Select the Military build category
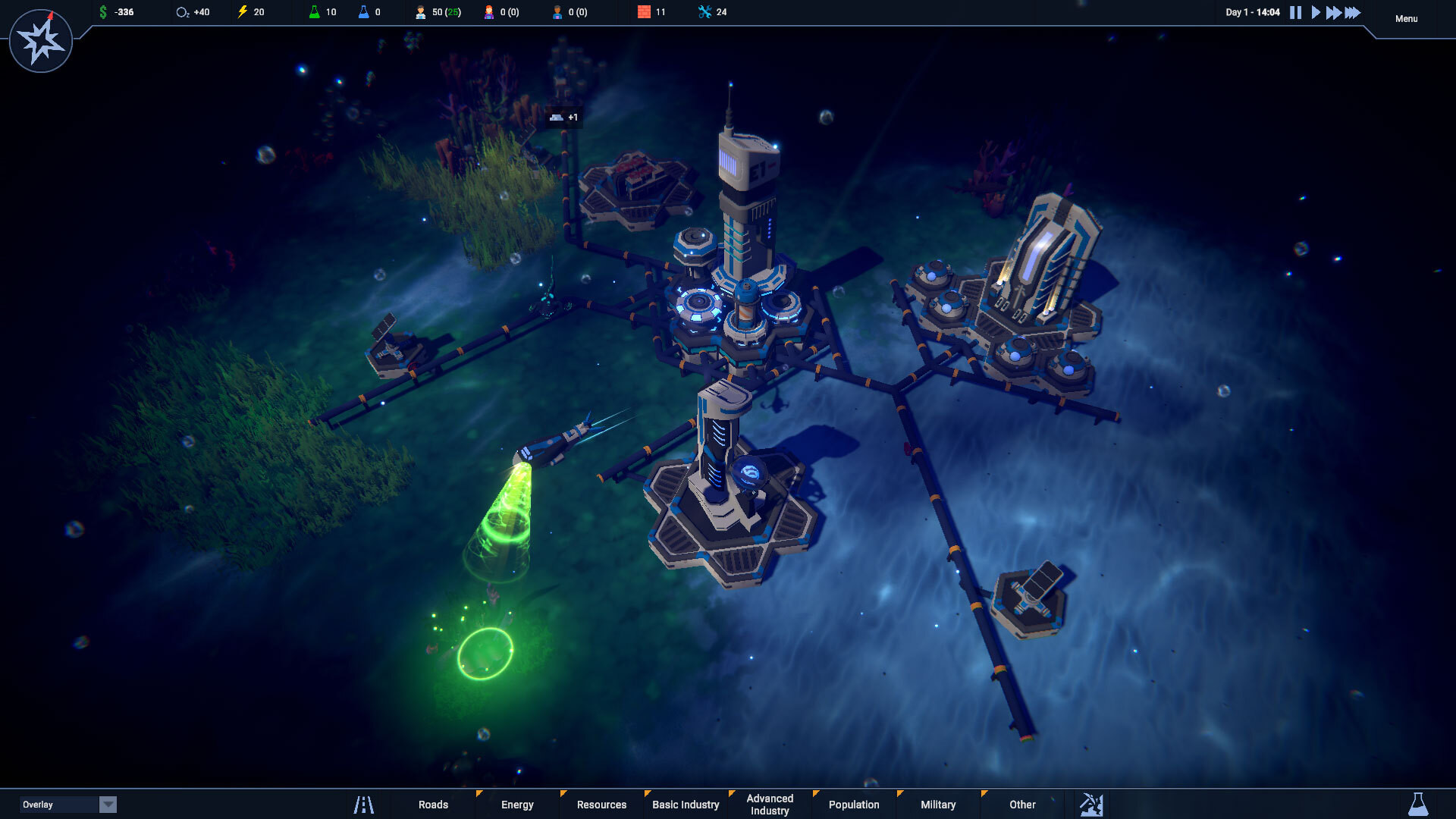This screenshot has width=1456, height=819. 938,805
